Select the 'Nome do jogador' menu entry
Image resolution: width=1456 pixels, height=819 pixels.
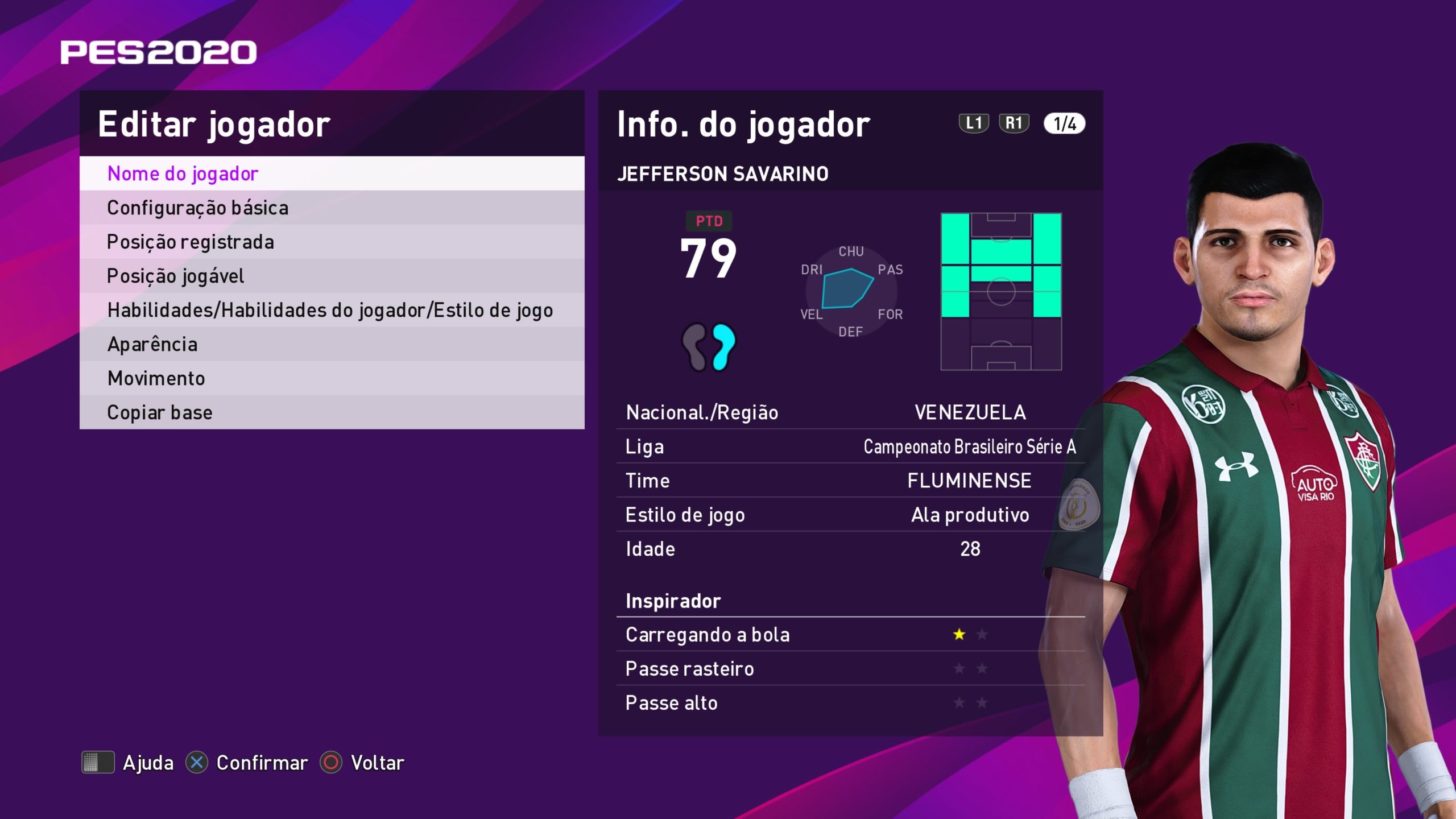(x=332, y=173)
